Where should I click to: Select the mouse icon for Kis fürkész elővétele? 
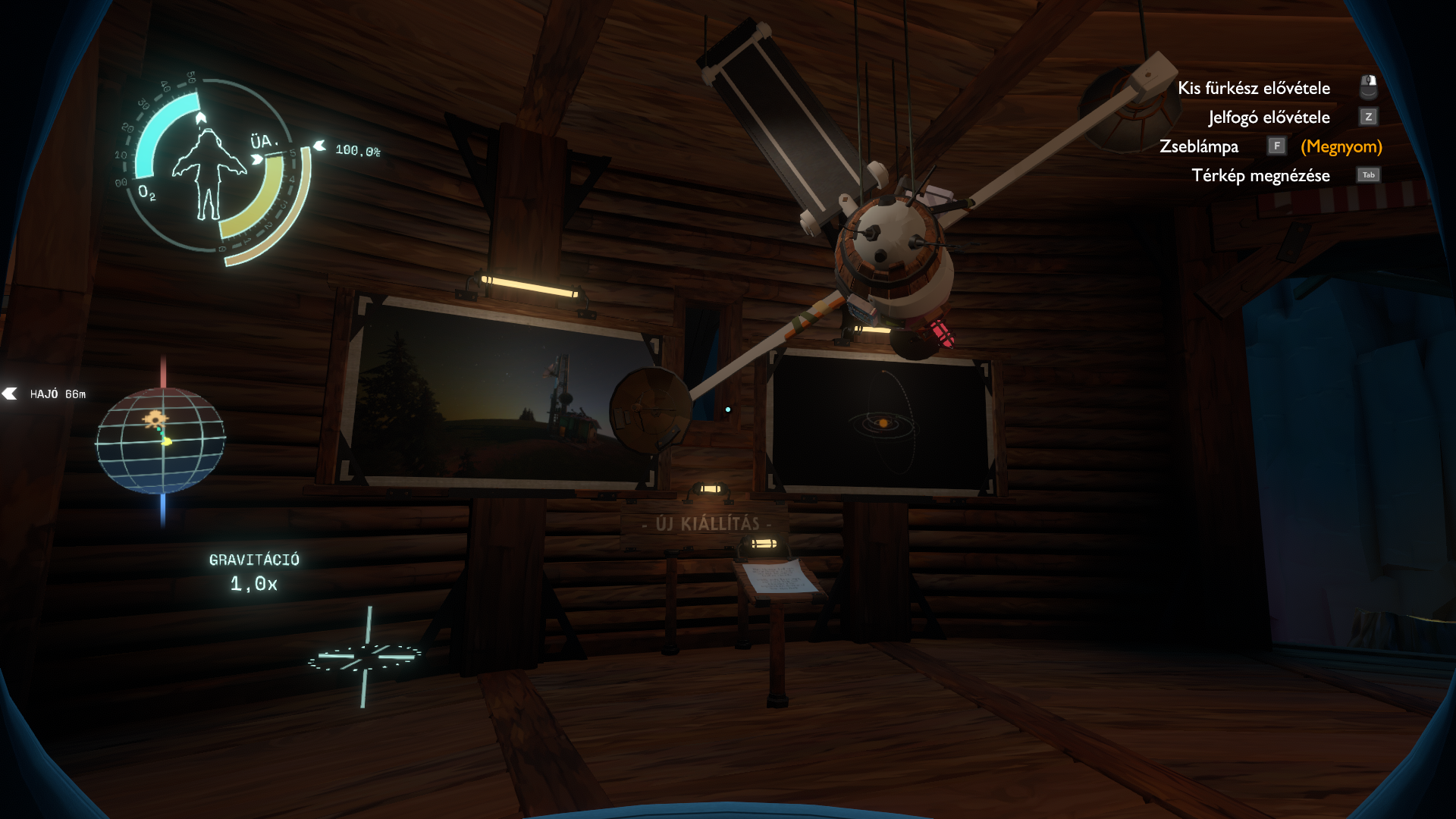pyautogui.click(x=1369, y=86)
